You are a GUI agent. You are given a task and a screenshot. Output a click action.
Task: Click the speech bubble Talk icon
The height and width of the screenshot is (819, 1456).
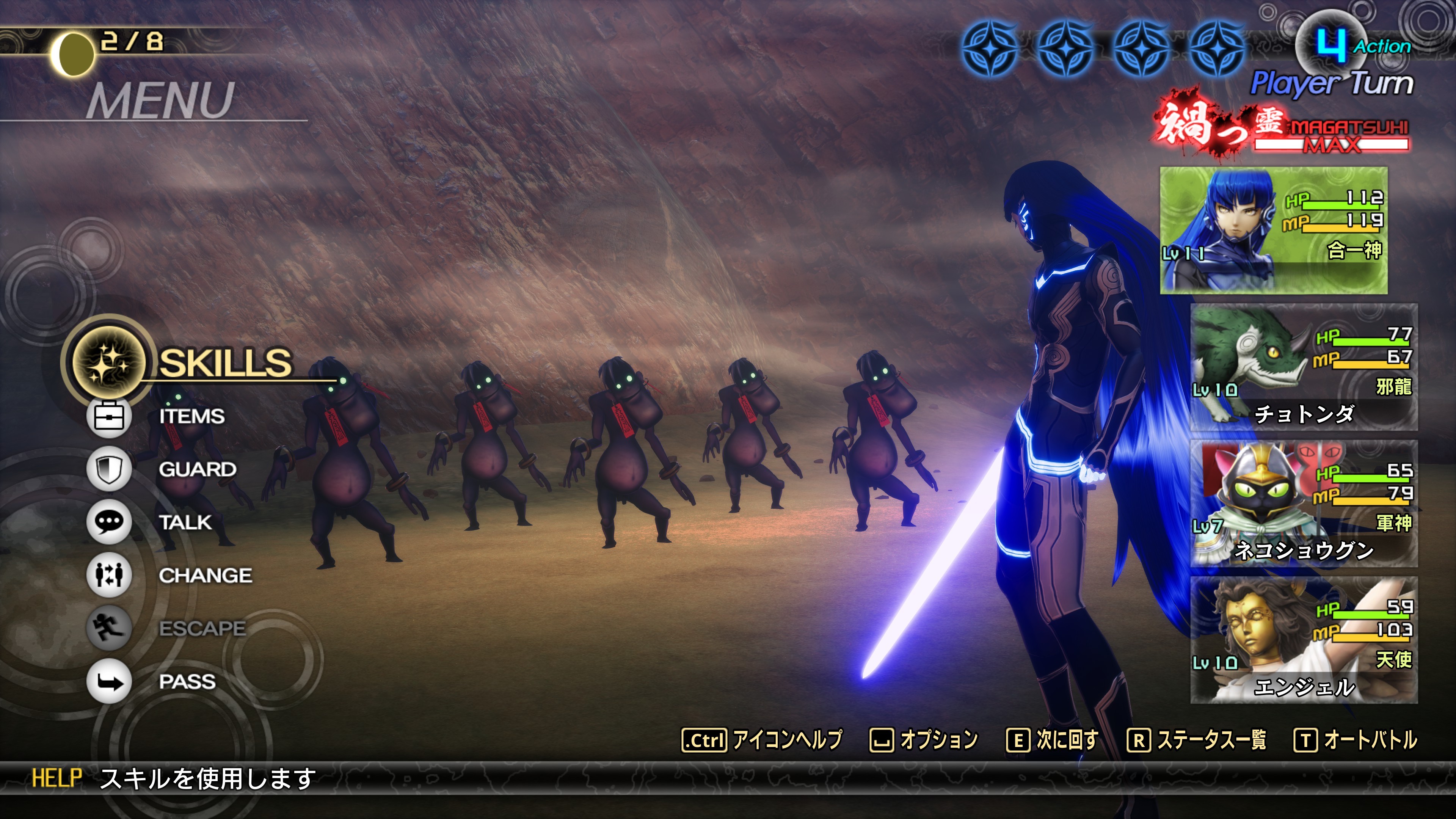click(x=108, y=522)
